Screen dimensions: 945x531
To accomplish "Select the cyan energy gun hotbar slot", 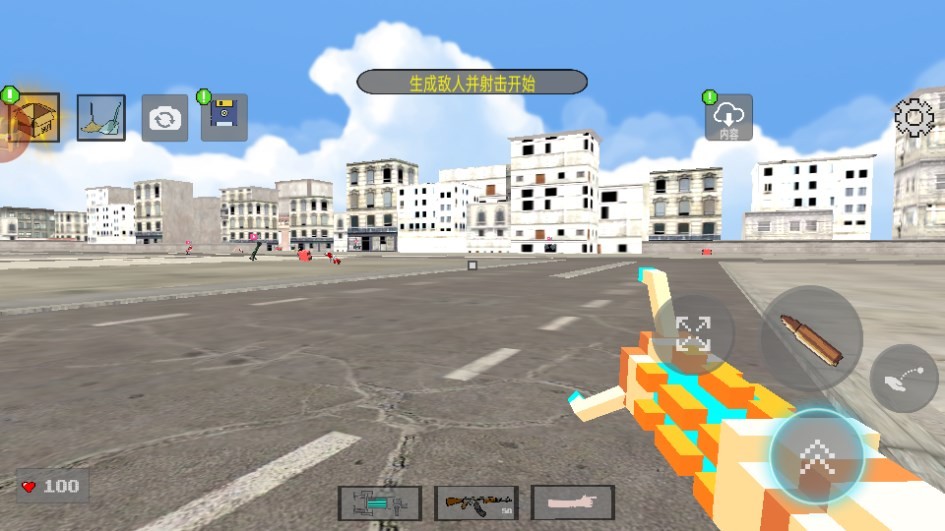I will [x=379, y=502].
